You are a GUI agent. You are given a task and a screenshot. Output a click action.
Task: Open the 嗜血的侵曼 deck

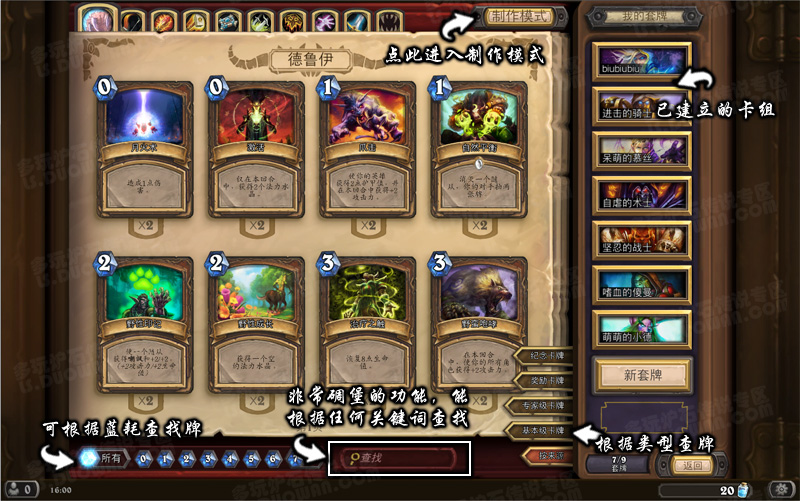[x=641, y=284]
